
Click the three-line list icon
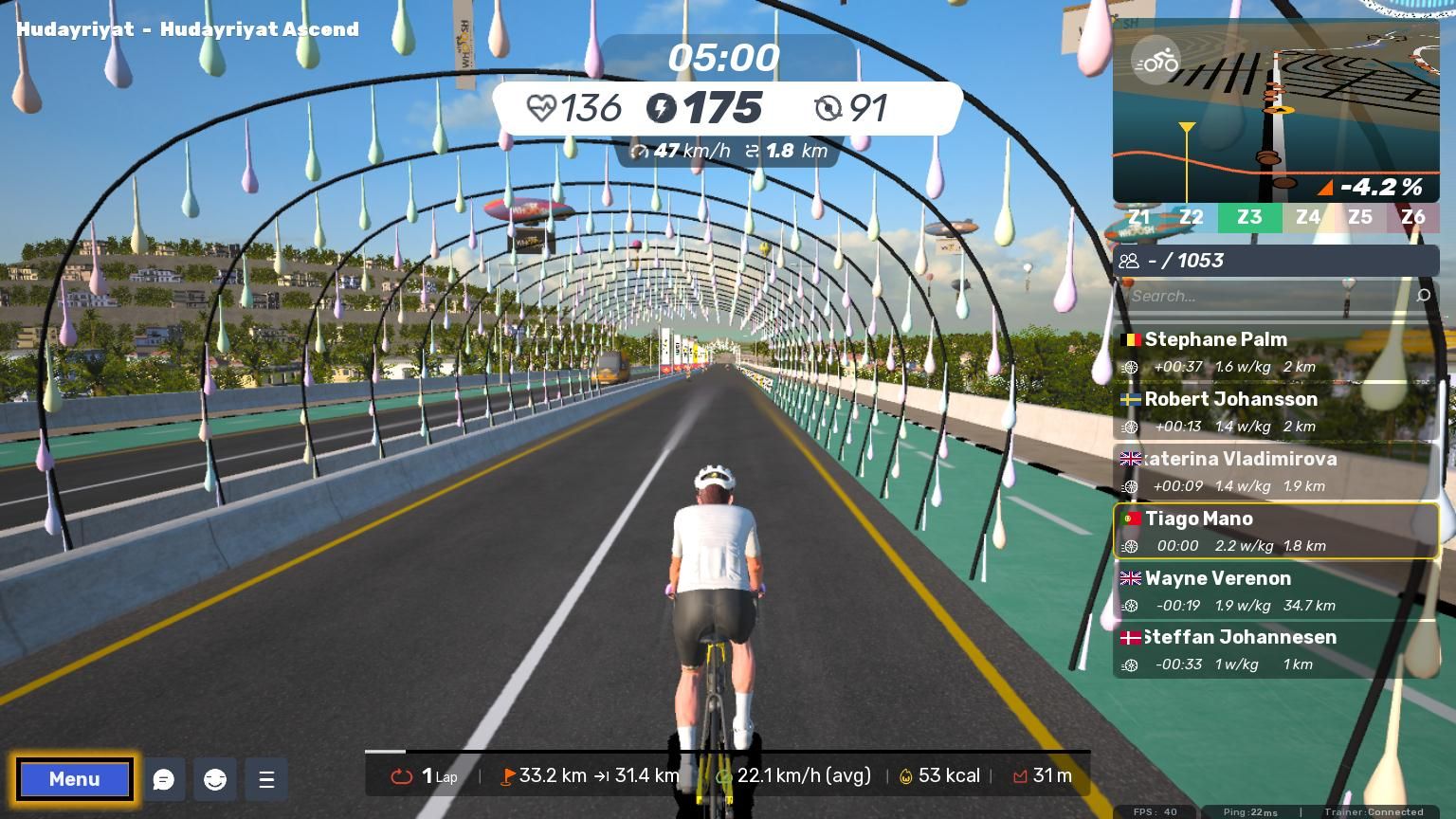(266, 779)
